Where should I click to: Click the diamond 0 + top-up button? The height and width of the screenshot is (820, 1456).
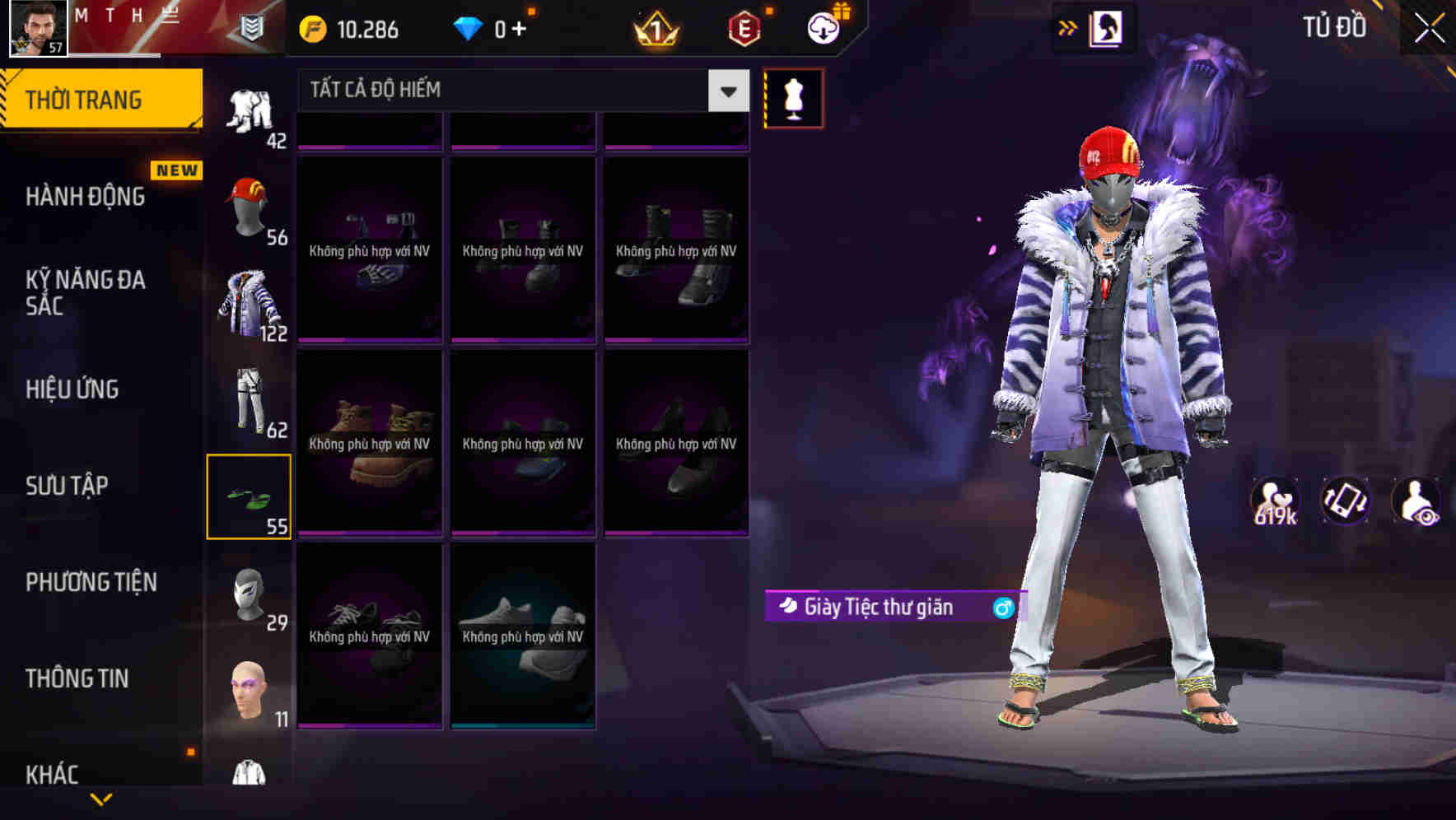tap(494, 27)
